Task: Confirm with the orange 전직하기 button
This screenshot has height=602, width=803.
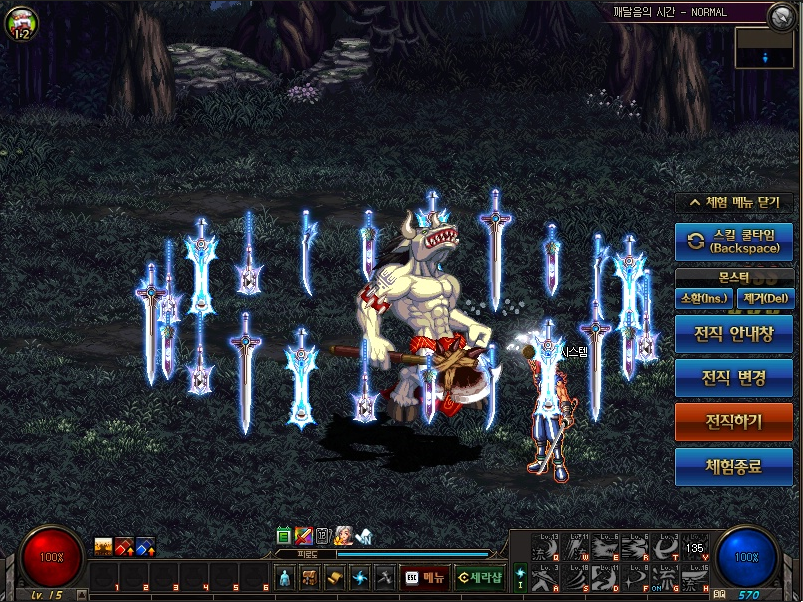Action: pos(734,422)
